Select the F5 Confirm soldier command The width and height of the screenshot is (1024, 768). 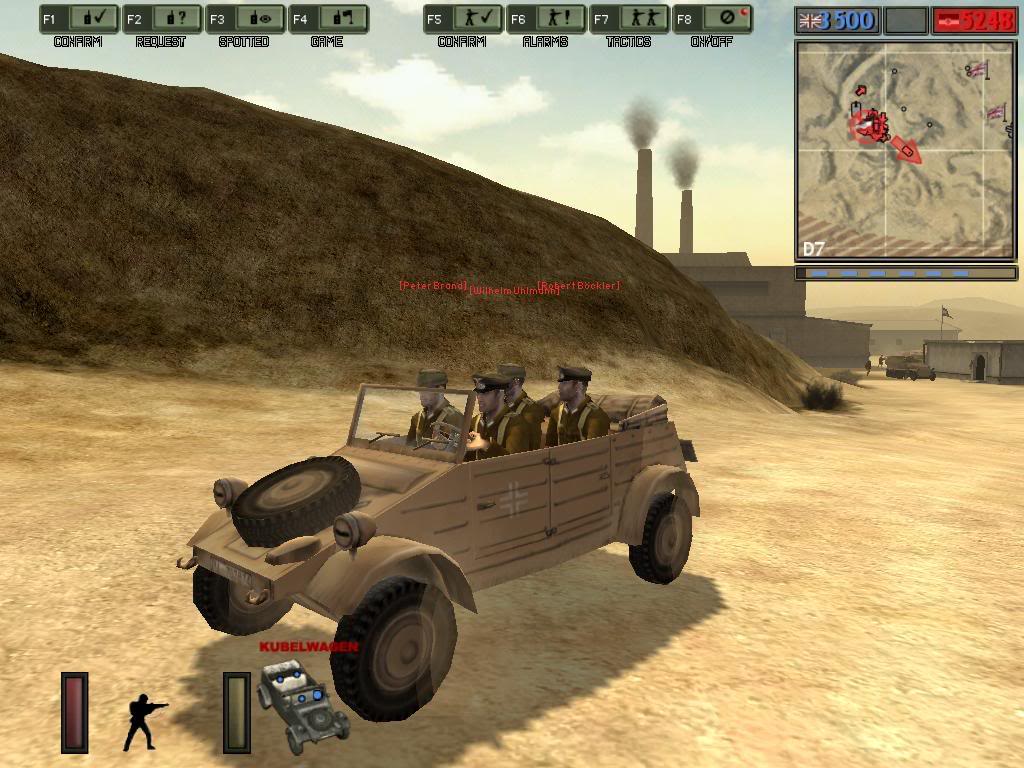[463, 18]
